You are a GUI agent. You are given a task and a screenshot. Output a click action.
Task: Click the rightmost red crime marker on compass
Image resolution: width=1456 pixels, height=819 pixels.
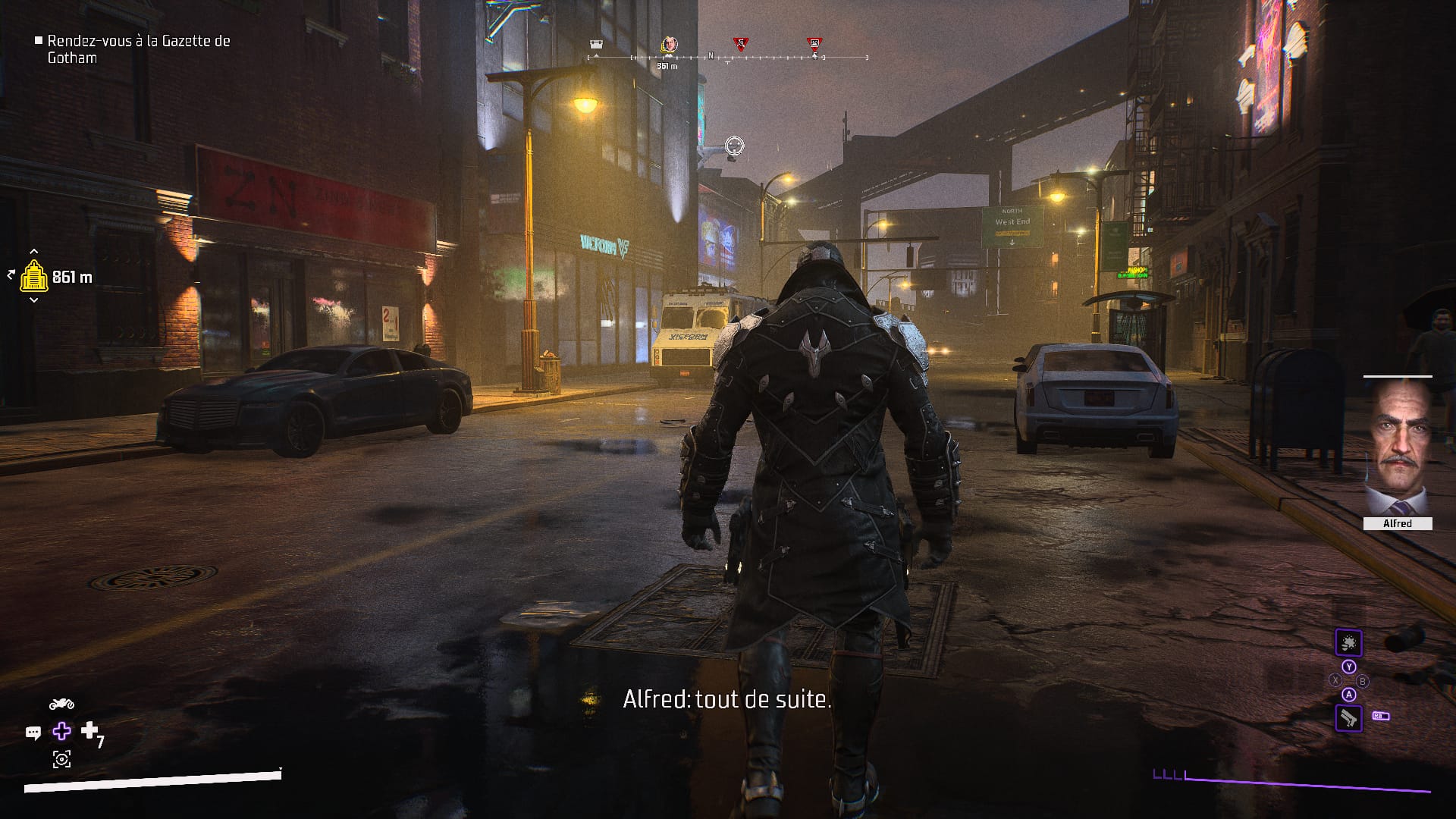tap(814, 43)
